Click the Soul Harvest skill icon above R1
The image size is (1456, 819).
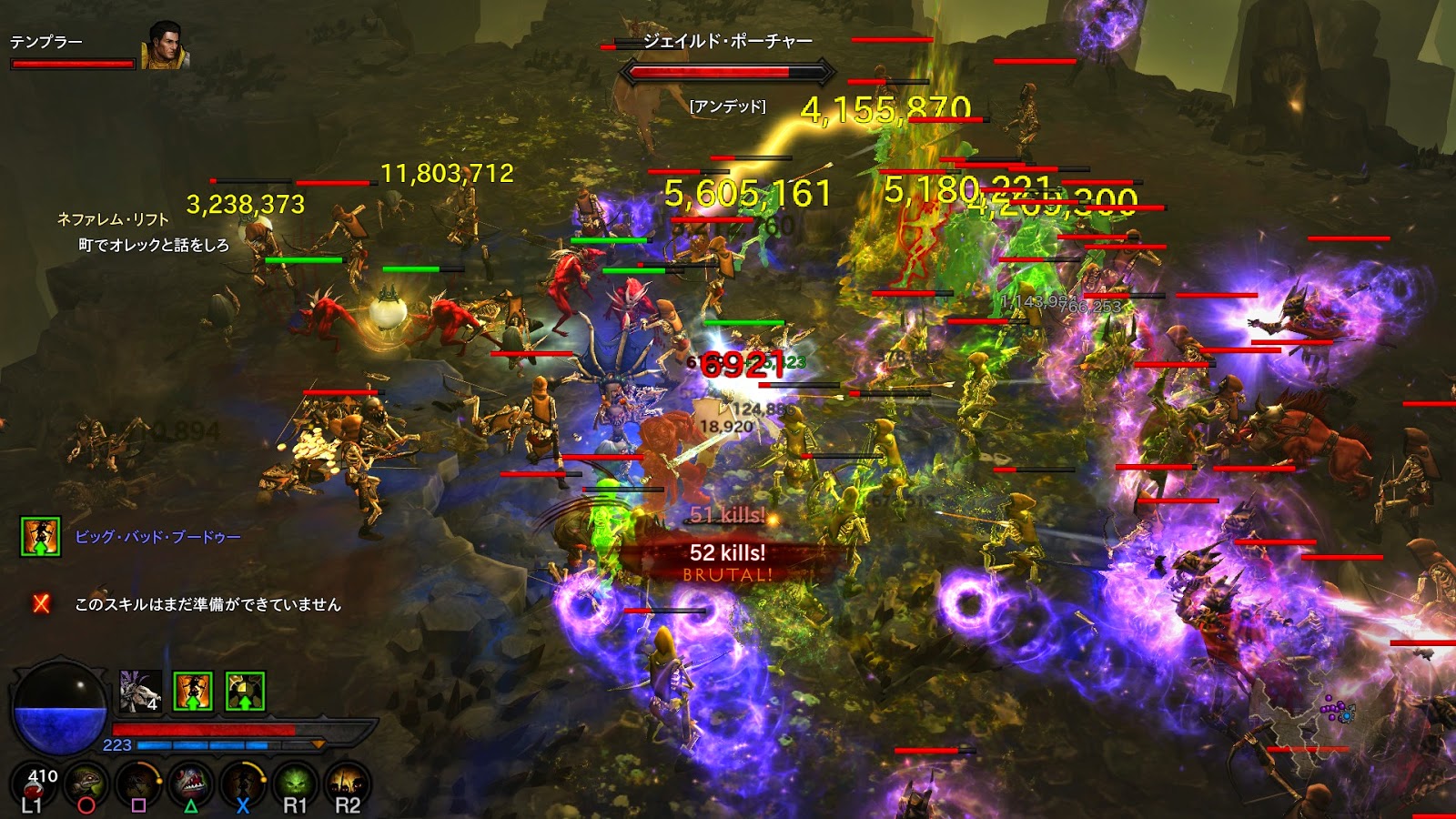(x=296, y=781)
